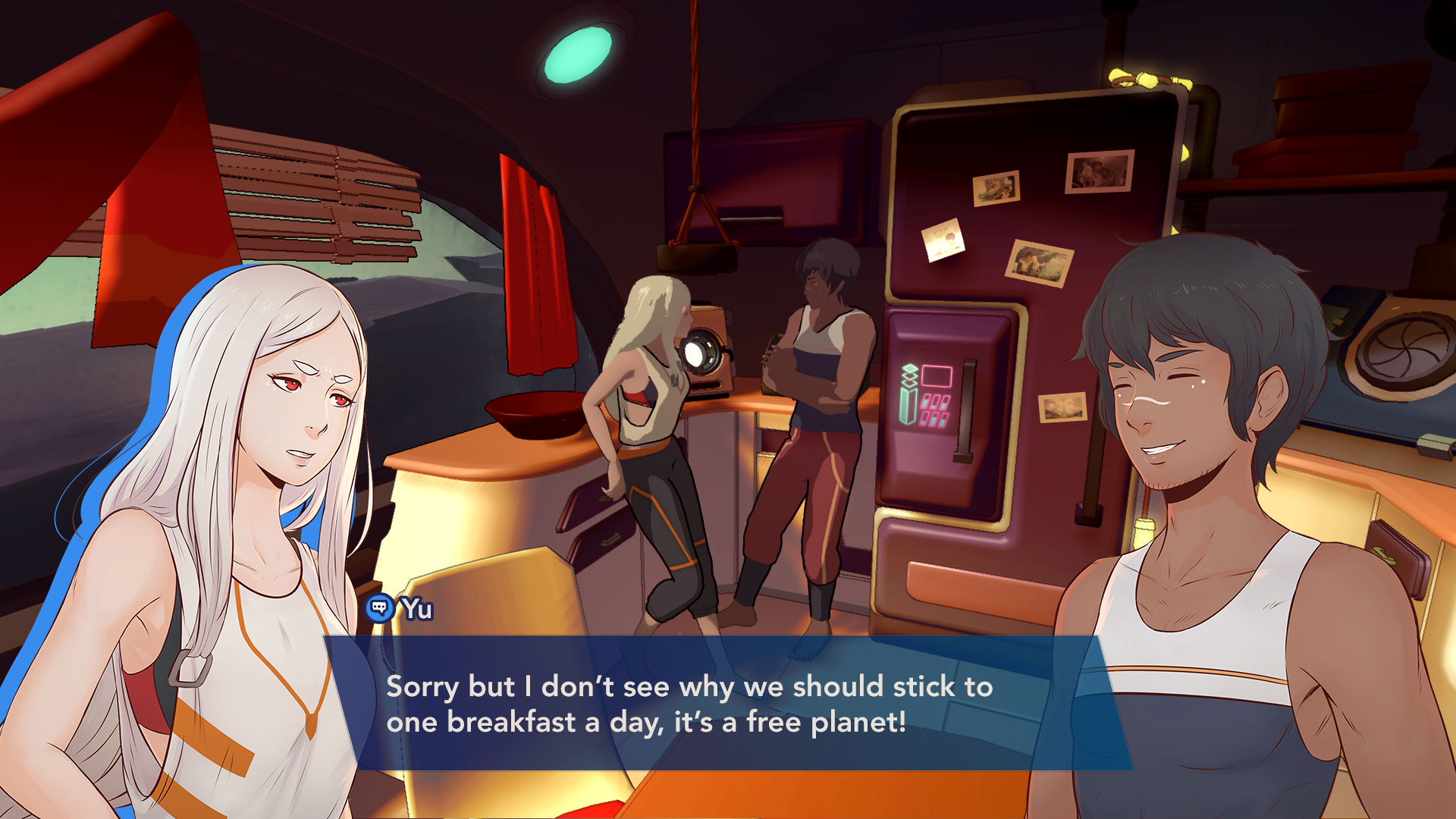Select the stacked-layers icon on the fridge panel
1456x819 pixels.
click(x=908, y=374)
